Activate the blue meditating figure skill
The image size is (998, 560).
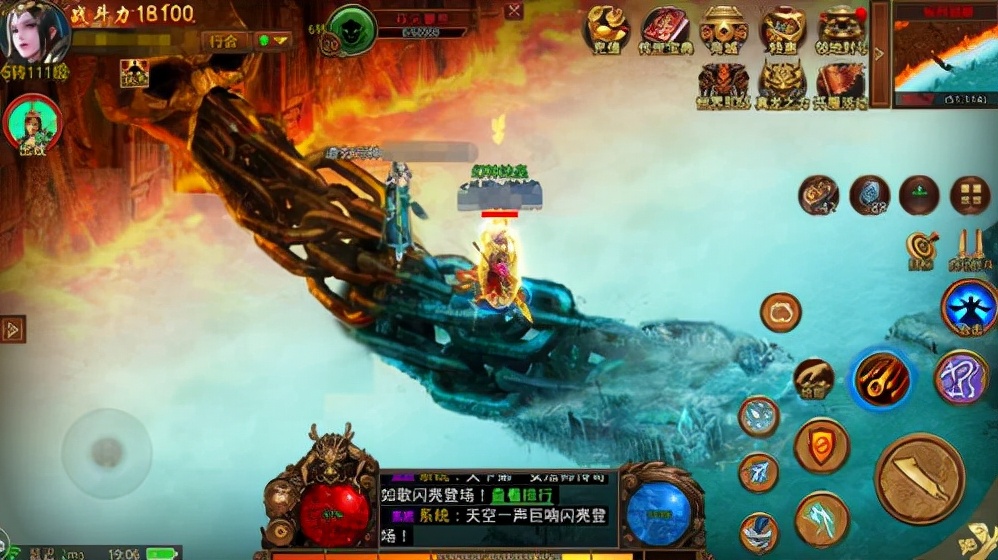coord(968,307)
